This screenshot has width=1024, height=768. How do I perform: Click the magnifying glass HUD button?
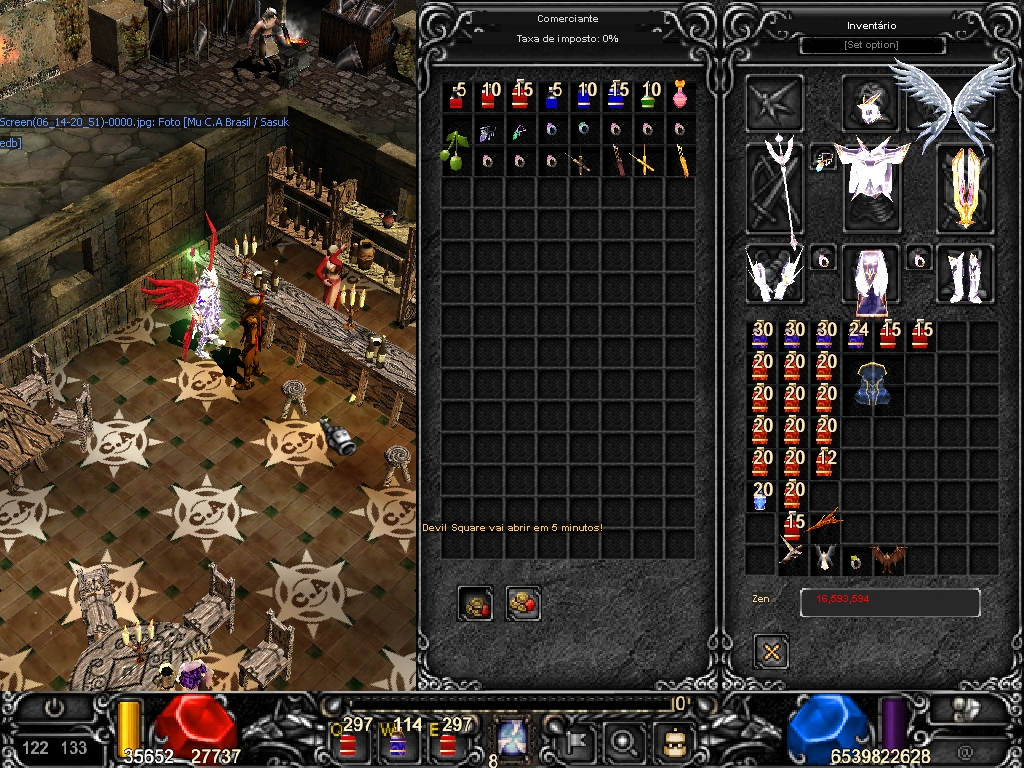[625, 741]
